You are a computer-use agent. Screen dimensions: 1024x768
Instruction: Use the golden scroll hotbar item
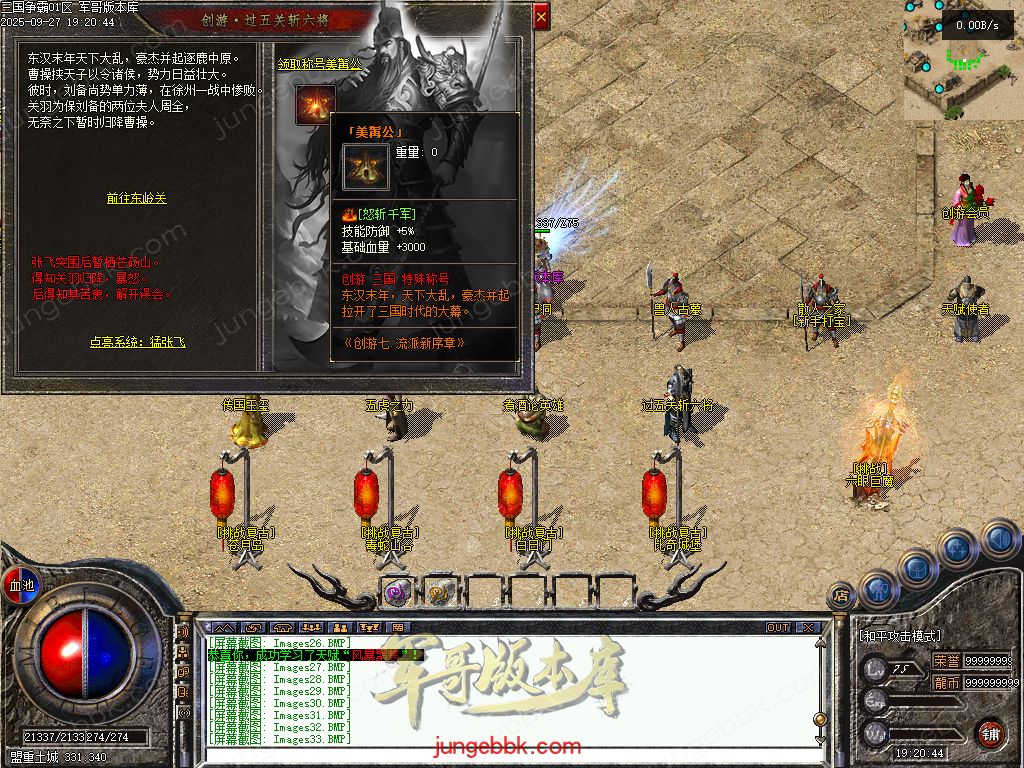coord(439,592)
